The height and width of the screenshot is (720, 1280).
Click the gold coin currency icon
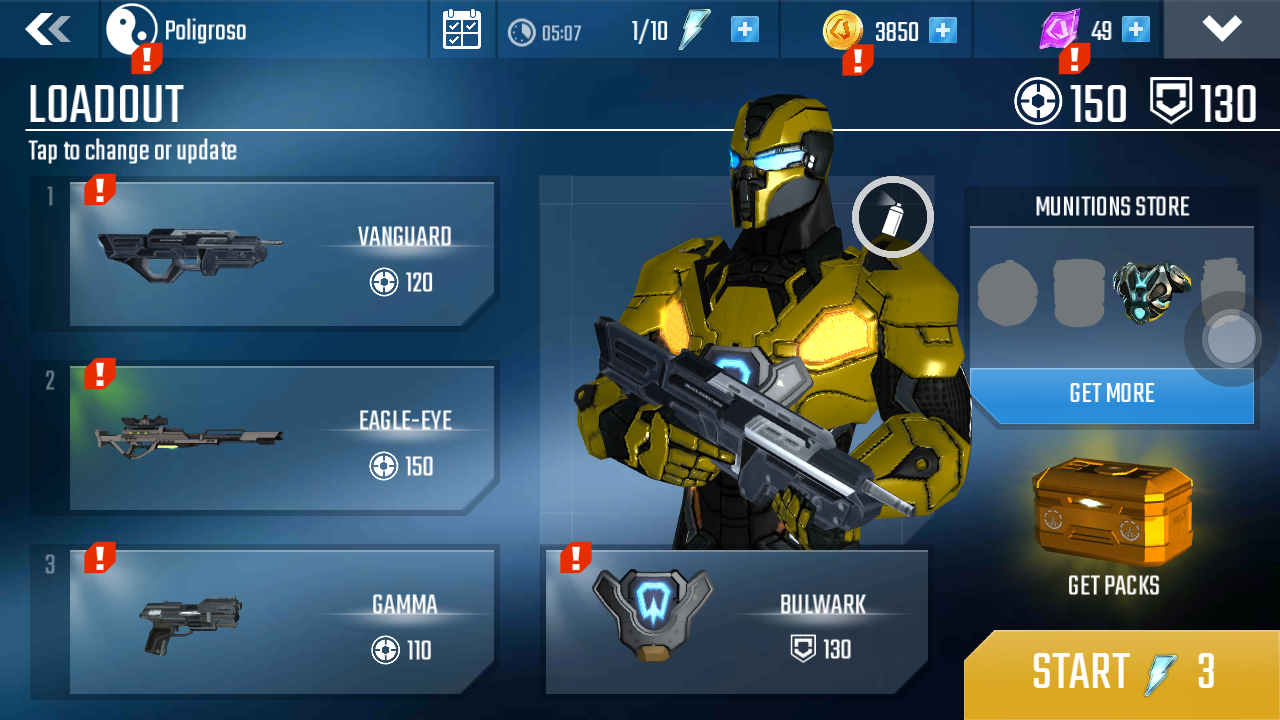(843, 30)
